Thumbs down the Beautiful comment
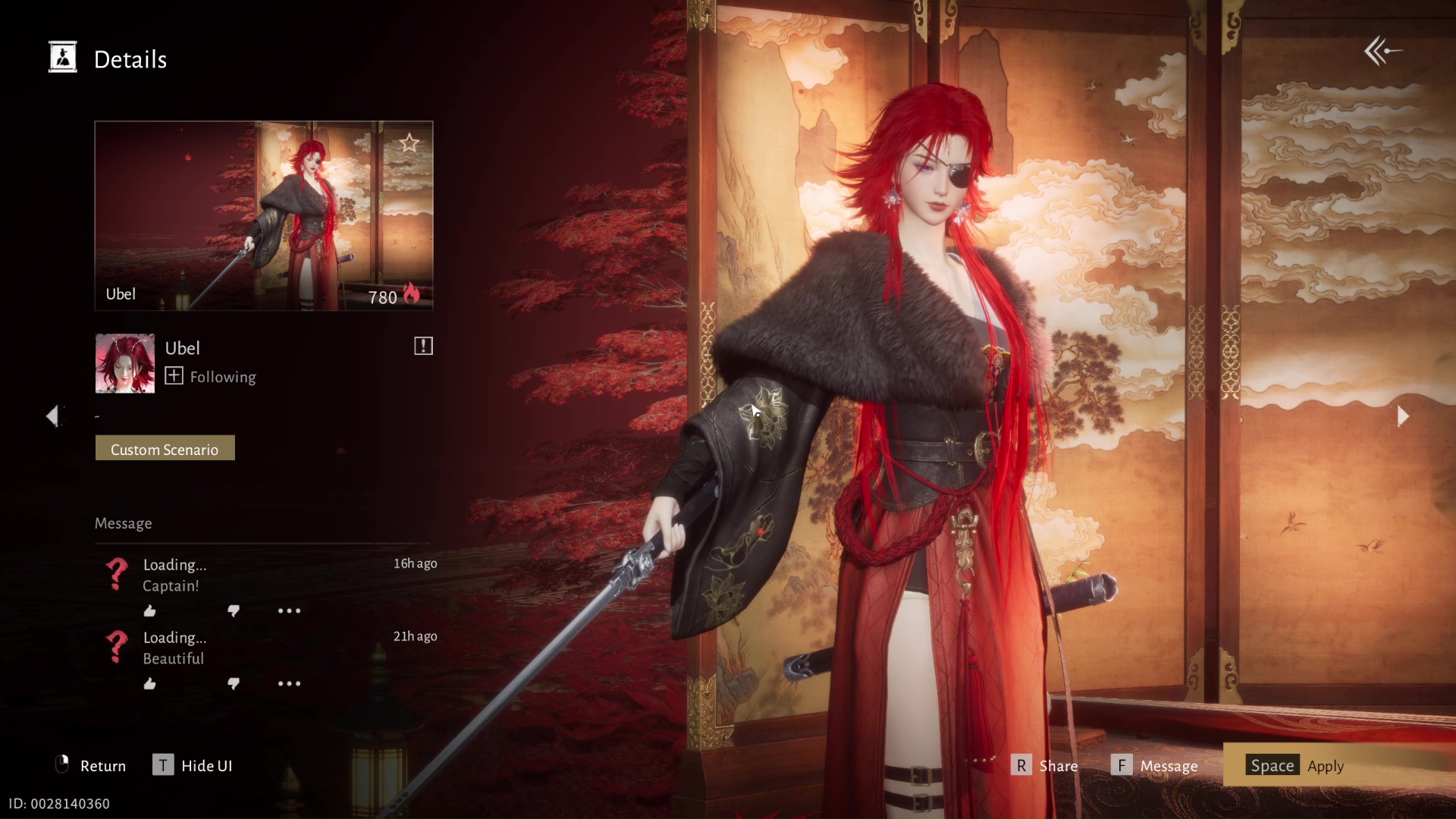Image resolution: width=1456 pixels, height=819 pixels. point(234,683)
